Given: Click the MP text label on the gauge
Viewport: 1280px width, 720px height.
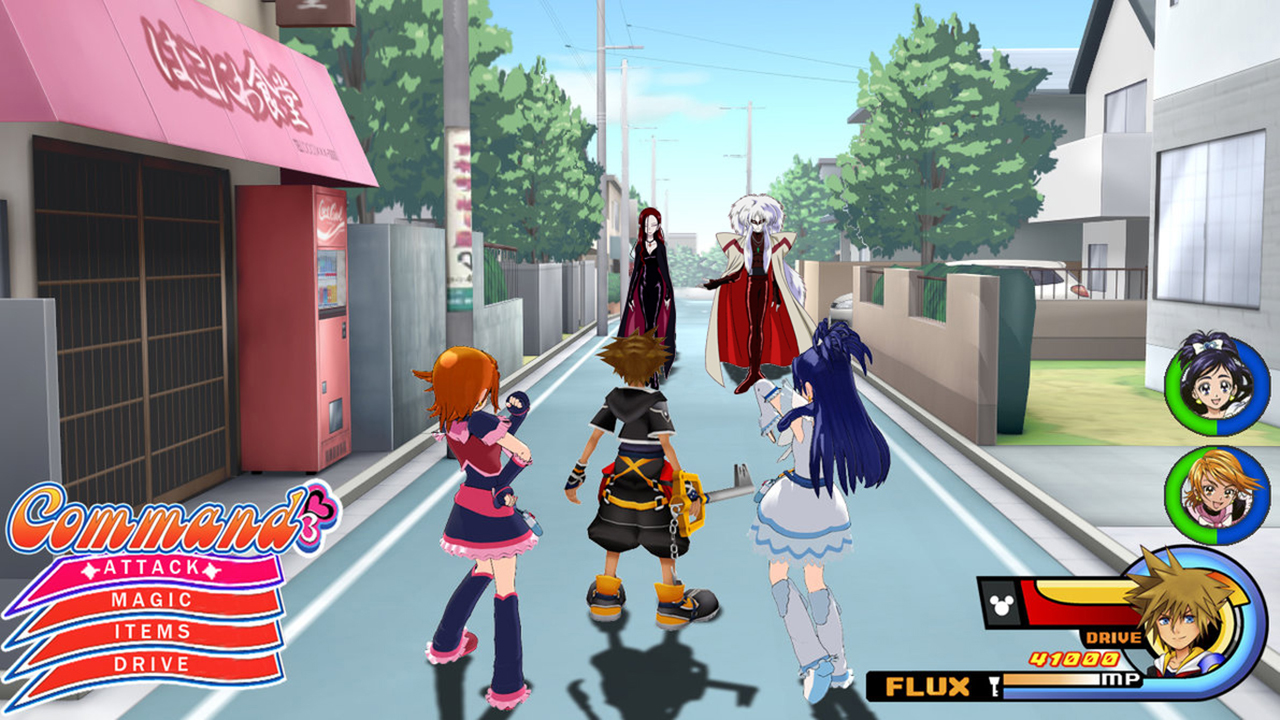Looking at the screenshot, I should click(x=1119, y=678).
